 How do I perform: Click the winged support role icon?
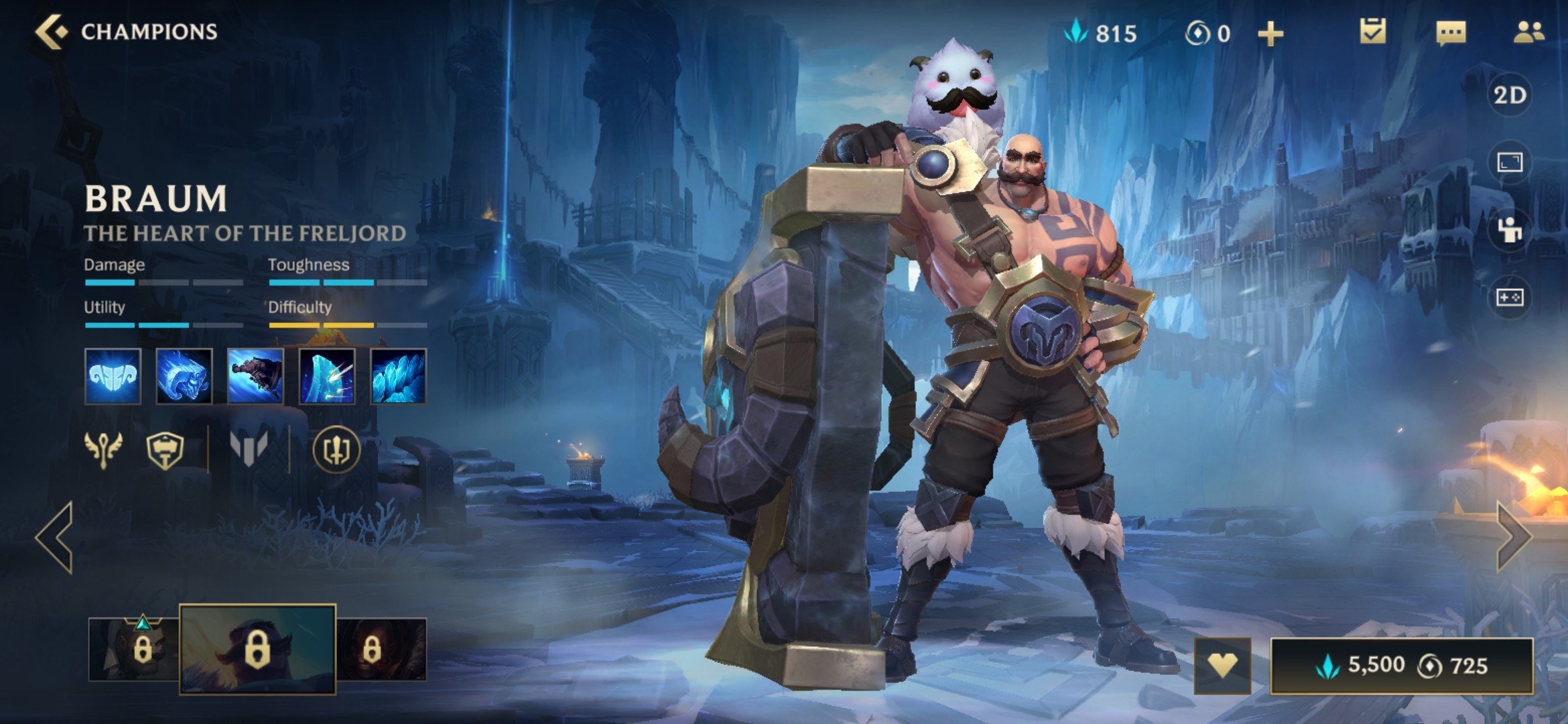[103, 449]
